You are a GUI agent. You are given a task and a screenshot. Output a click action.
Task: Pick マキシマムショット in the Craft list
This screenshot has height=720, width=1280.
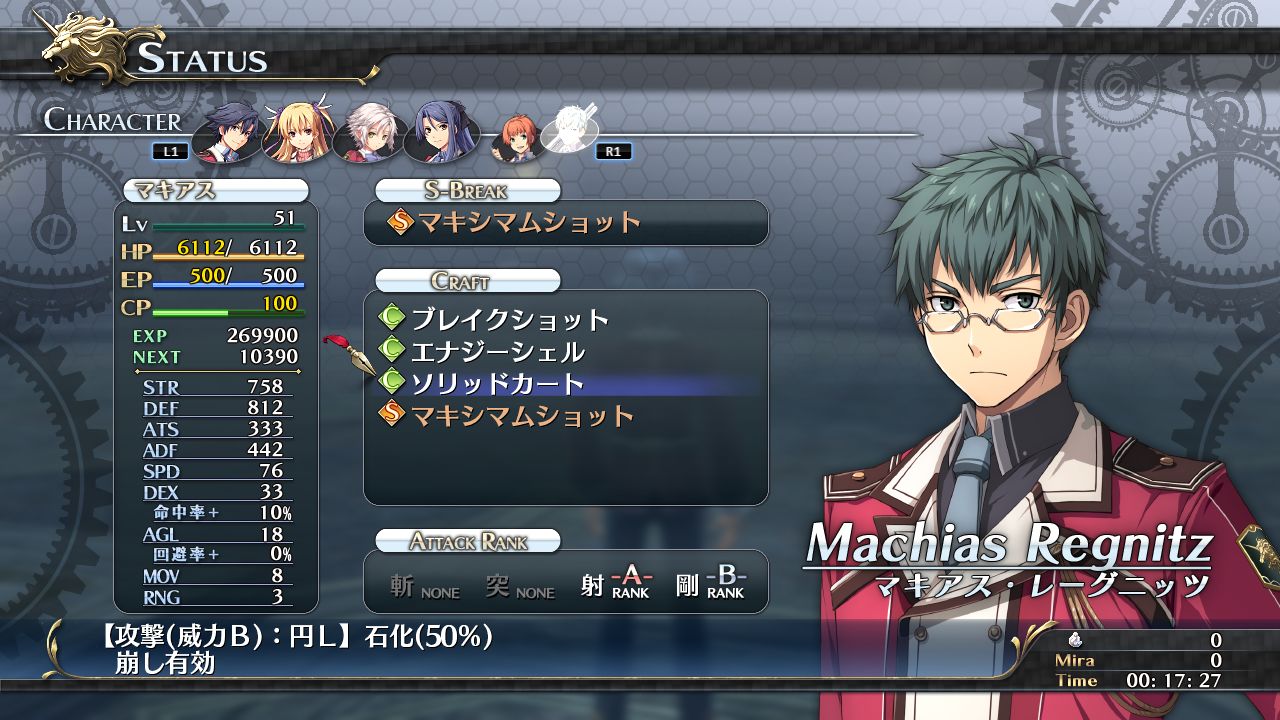(x=522, y=416)
